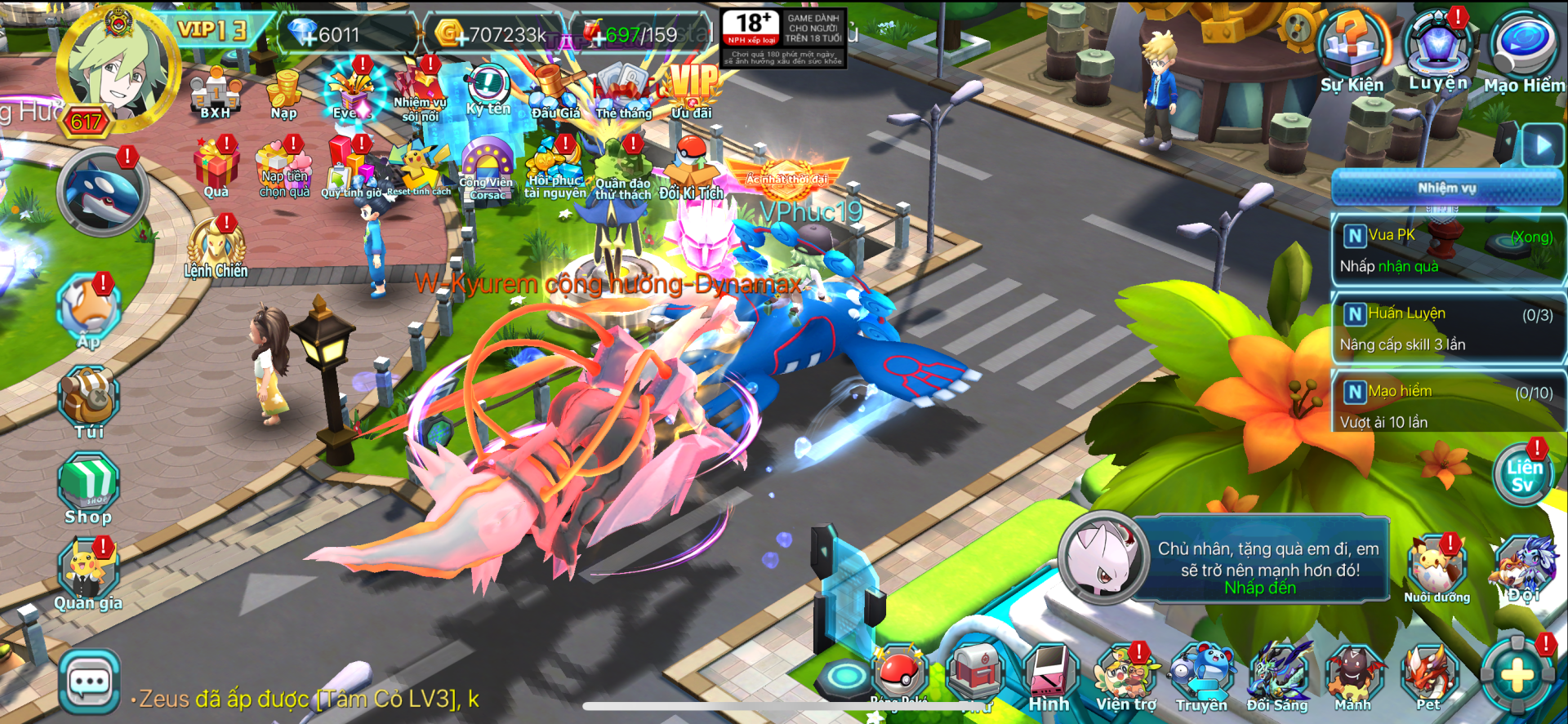This screenshot has width=1568, height=724.
Task: Open the chat bubble button
Action: pyautogui.click(x=89, y=682)
